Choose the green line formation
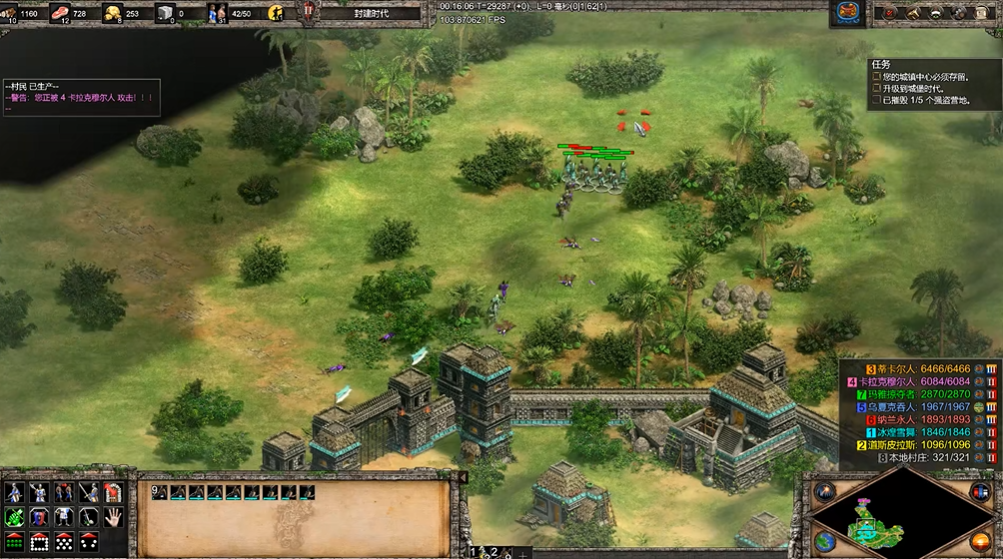The height and width of the screenshot is (559, 1003). [x=16, y=542]
